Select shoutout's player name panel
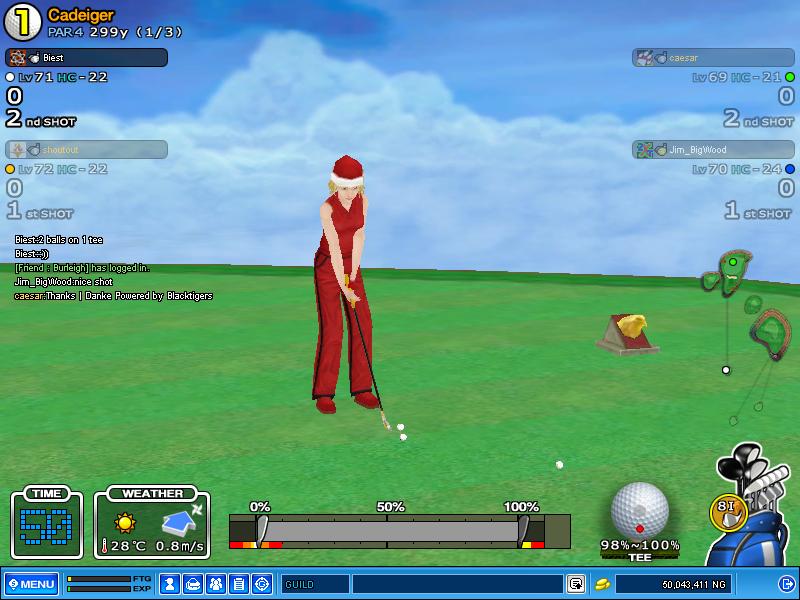This screenshot has width=800, height=600. pos(86,150)
